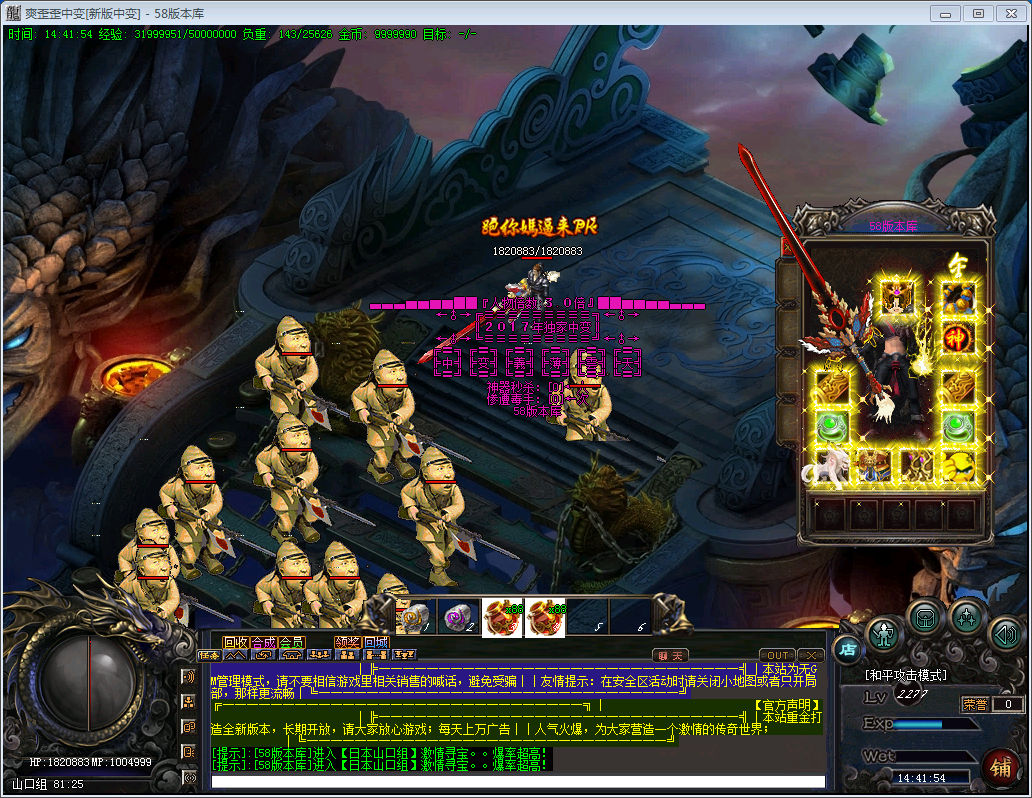Open the 回收 recycle menu
The image size is (1032, 798).
[235, 642]
